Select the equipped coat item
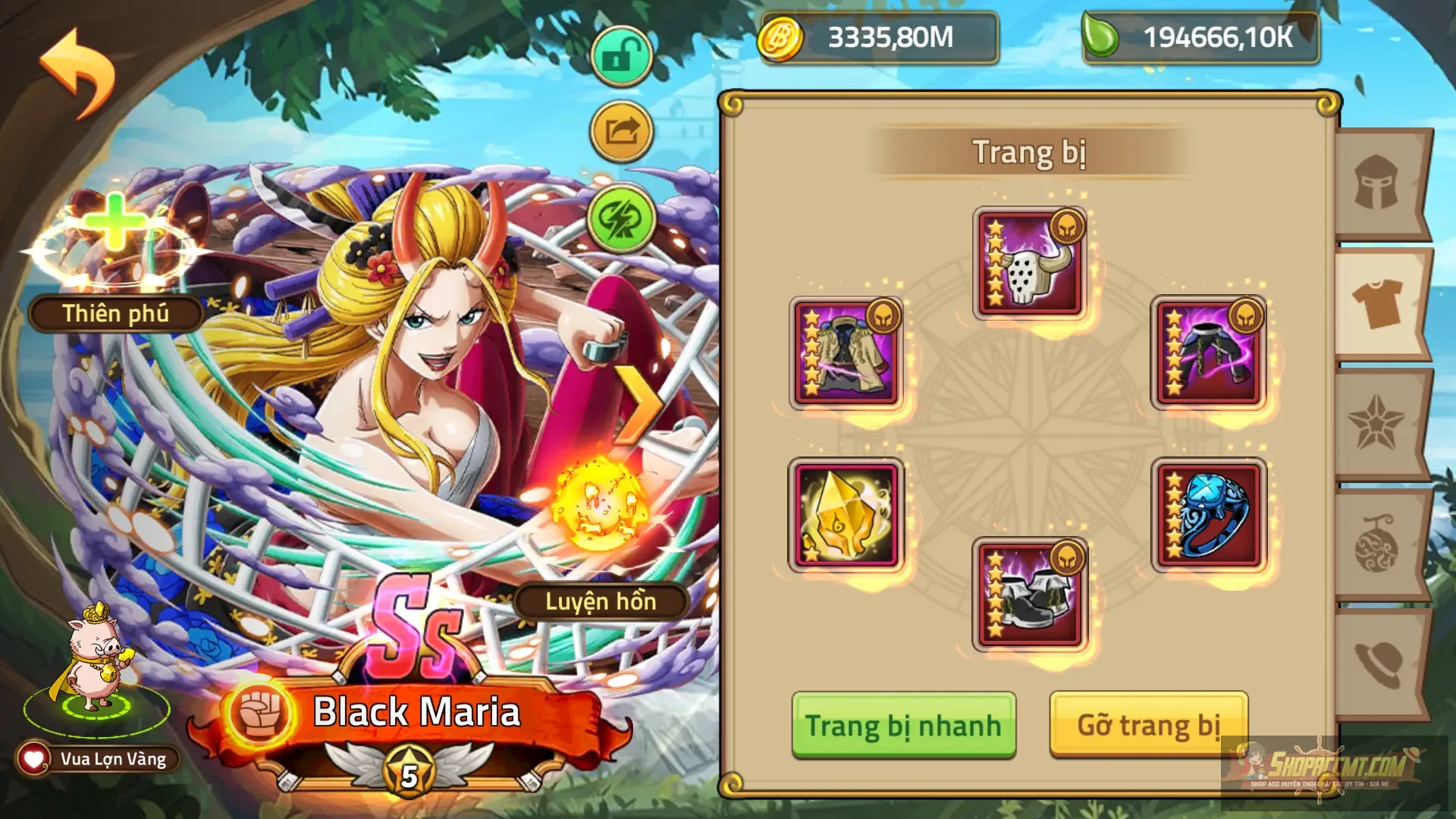The height and width of the screenshot is (819, 1456). (846, 350)
